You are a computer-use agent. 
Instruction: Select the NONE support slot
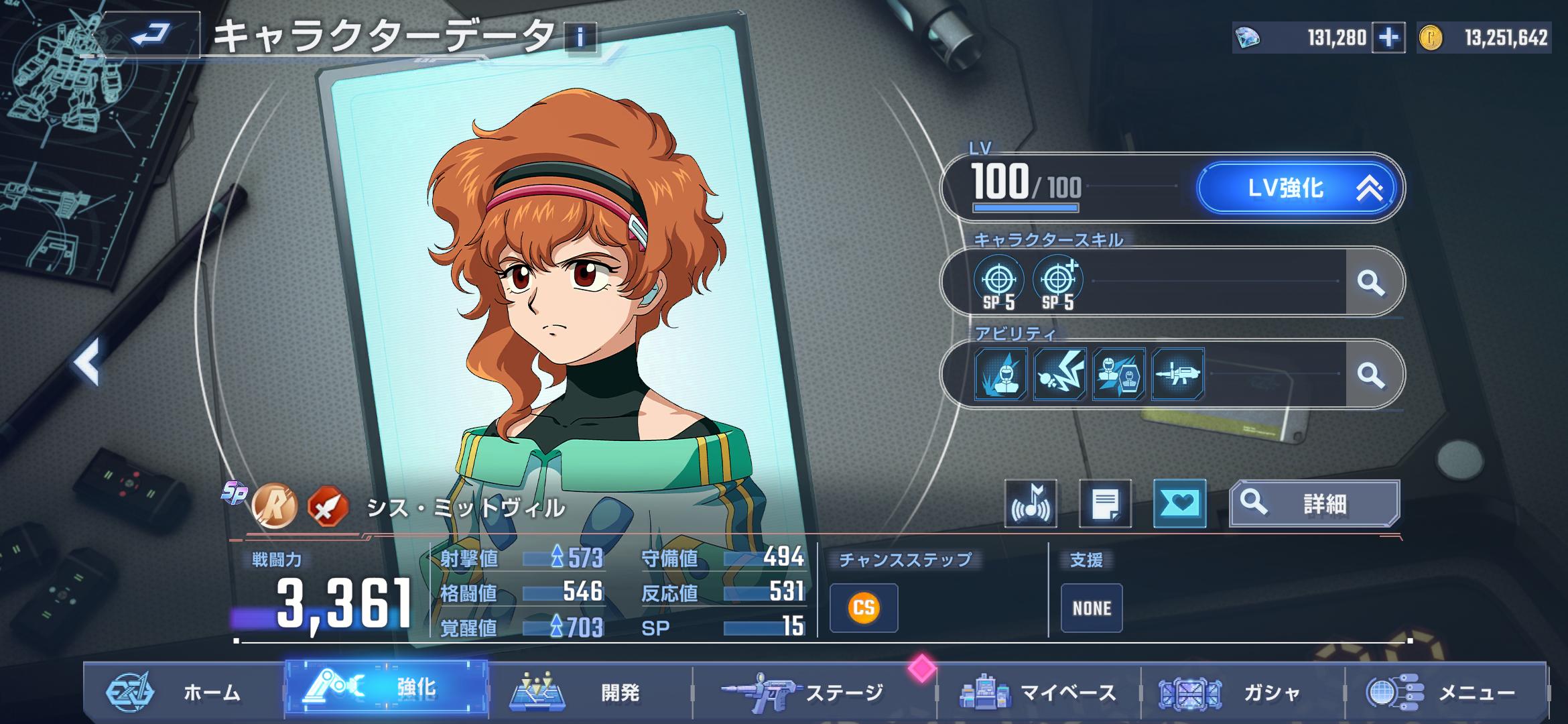pyautogui.click(x=1091, y=608)
